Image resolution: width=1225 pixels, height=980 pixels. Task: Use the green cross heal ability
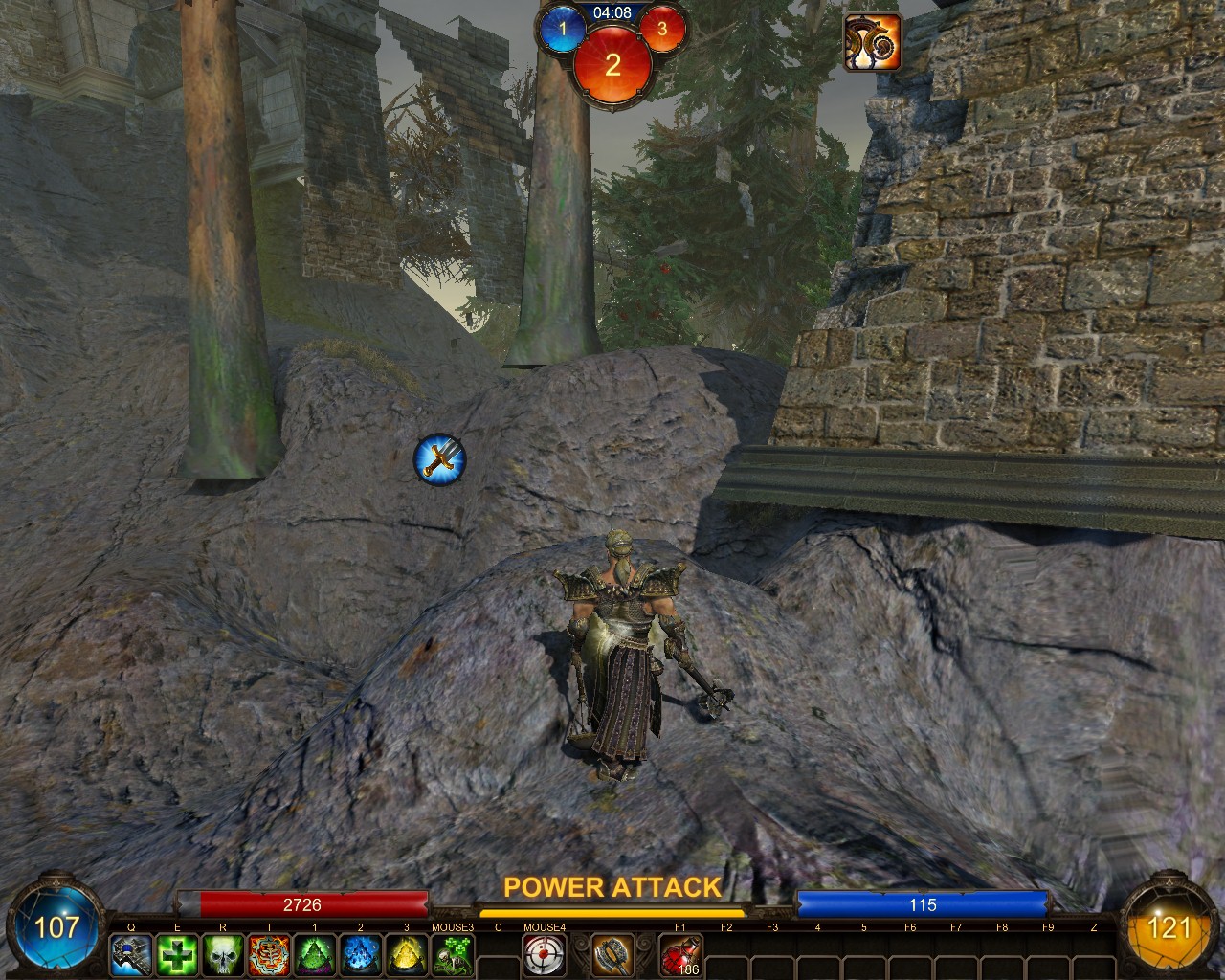[x=177, y=954]
